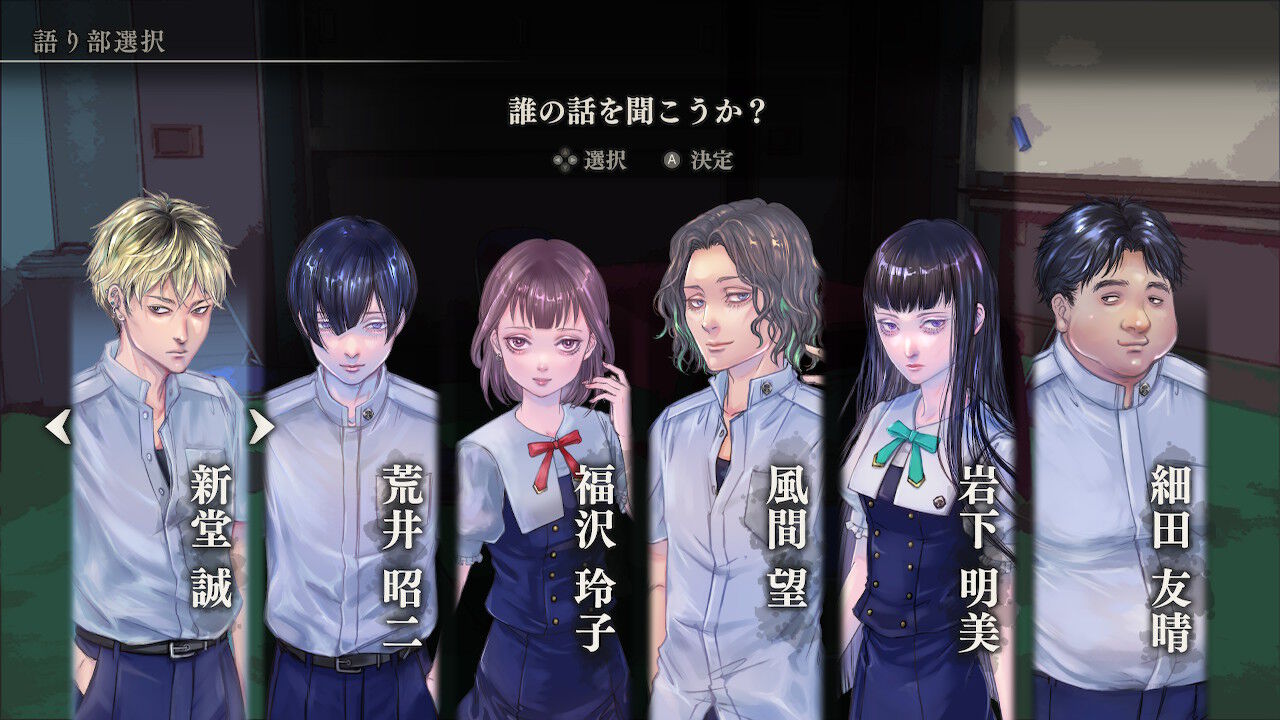Click the left arrow of the D-pad icon
Viewport: 1280px width, 720px height.
coord(557,160)
